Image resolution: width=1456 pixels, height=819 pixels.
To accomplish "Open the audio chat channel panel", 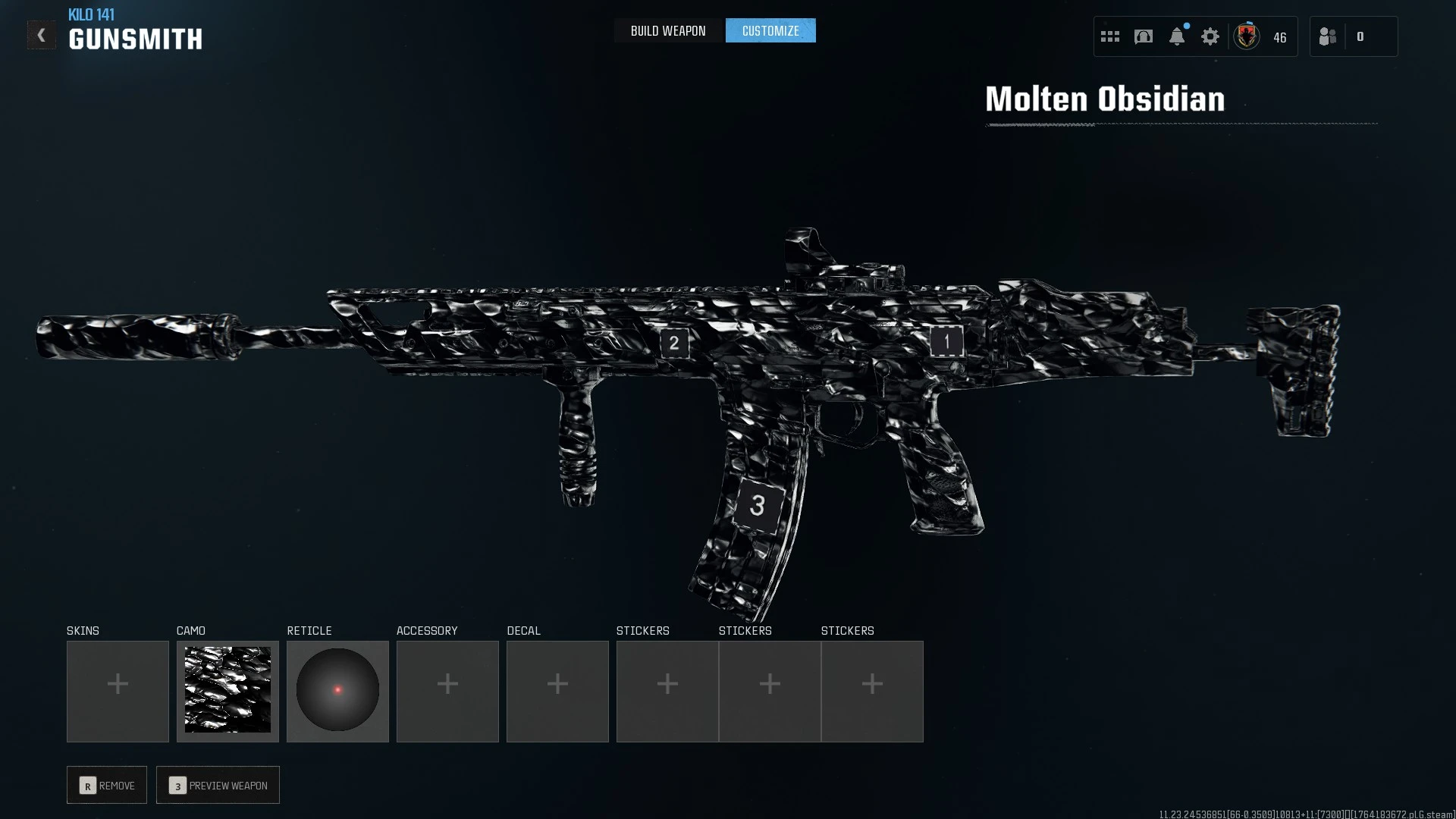I will coord(1143,36).
